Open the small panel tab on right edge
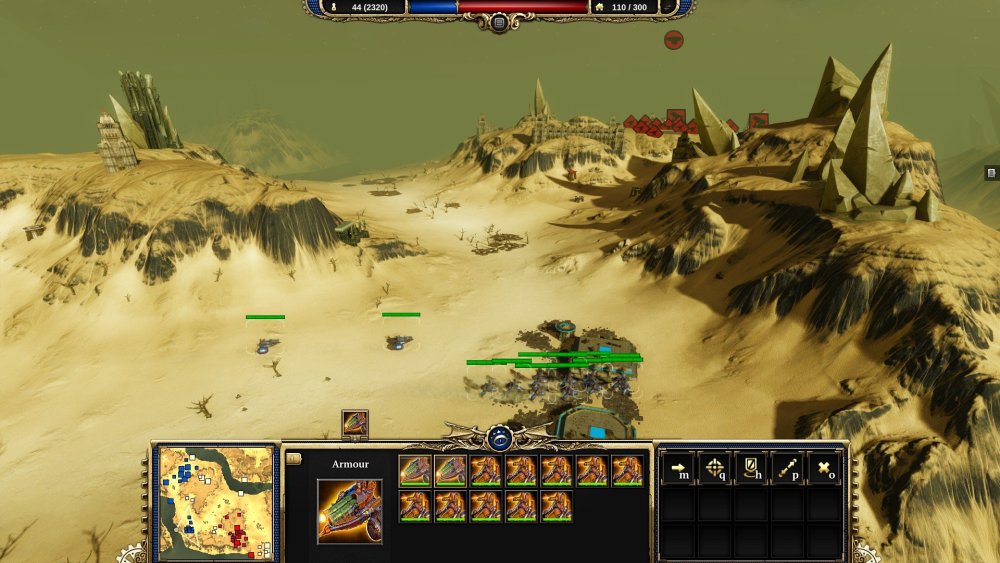The height and width of the screenshot is (563, 1000). tap(991, 173)
